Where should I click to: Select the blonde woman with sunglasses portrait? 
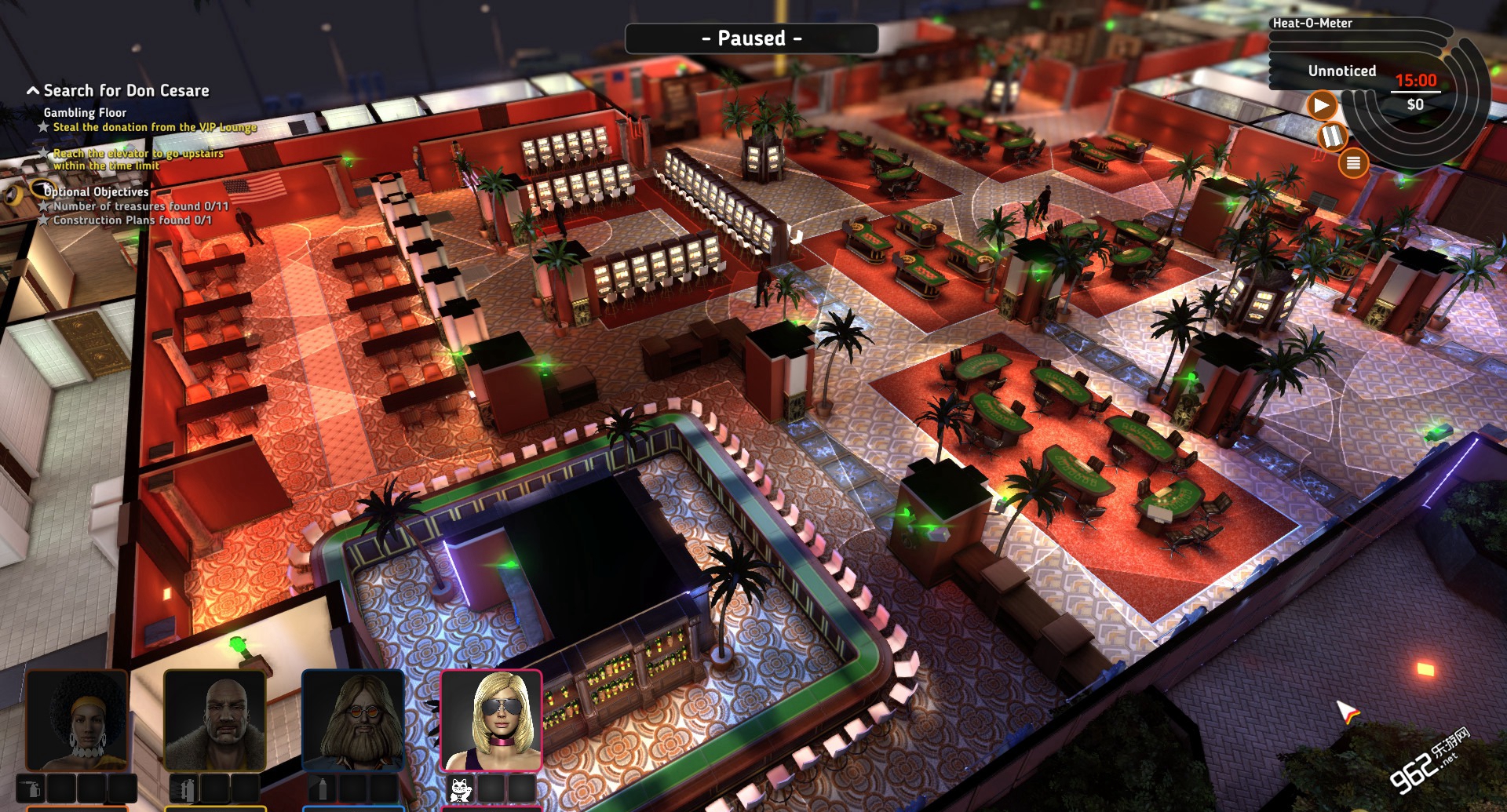tap(491, 720)
